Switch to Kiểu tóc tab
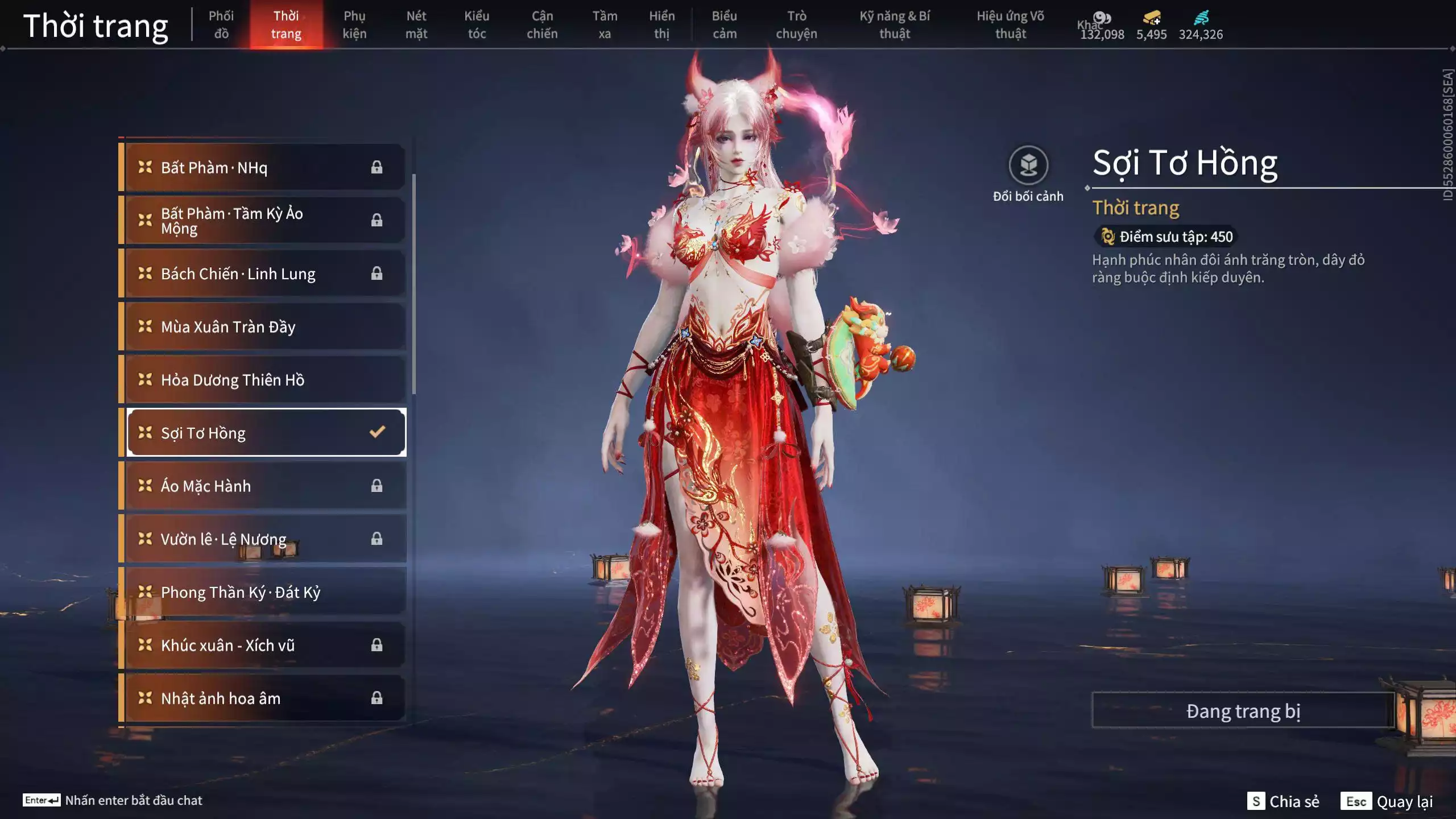This screenshot has height=819, width=1456. [x=477, y=24]
